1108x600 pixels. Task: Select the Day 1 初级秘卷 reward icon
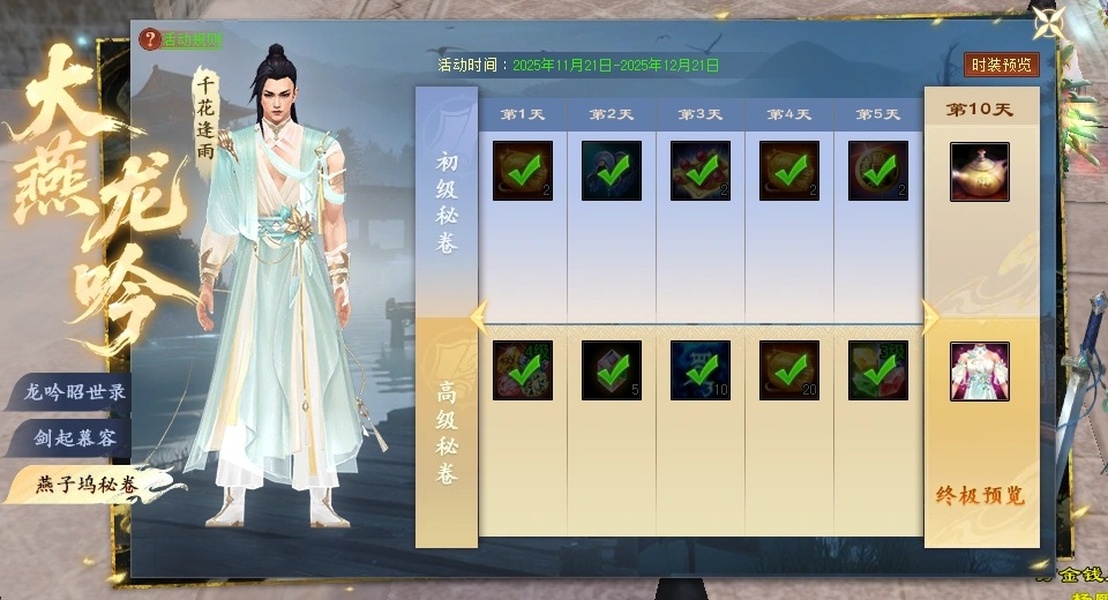coord(522,171)
